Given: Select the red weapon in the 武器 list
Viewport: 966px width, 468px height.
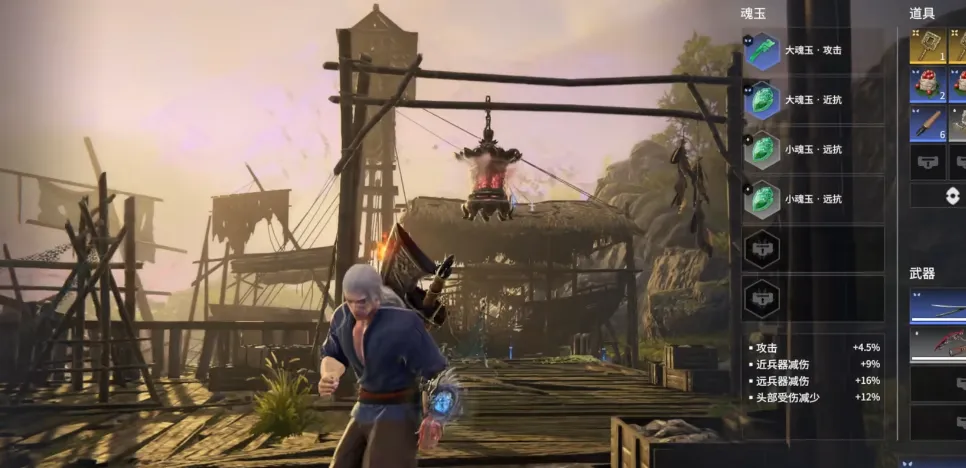Looking at the screenshot, I should point(938,344).
